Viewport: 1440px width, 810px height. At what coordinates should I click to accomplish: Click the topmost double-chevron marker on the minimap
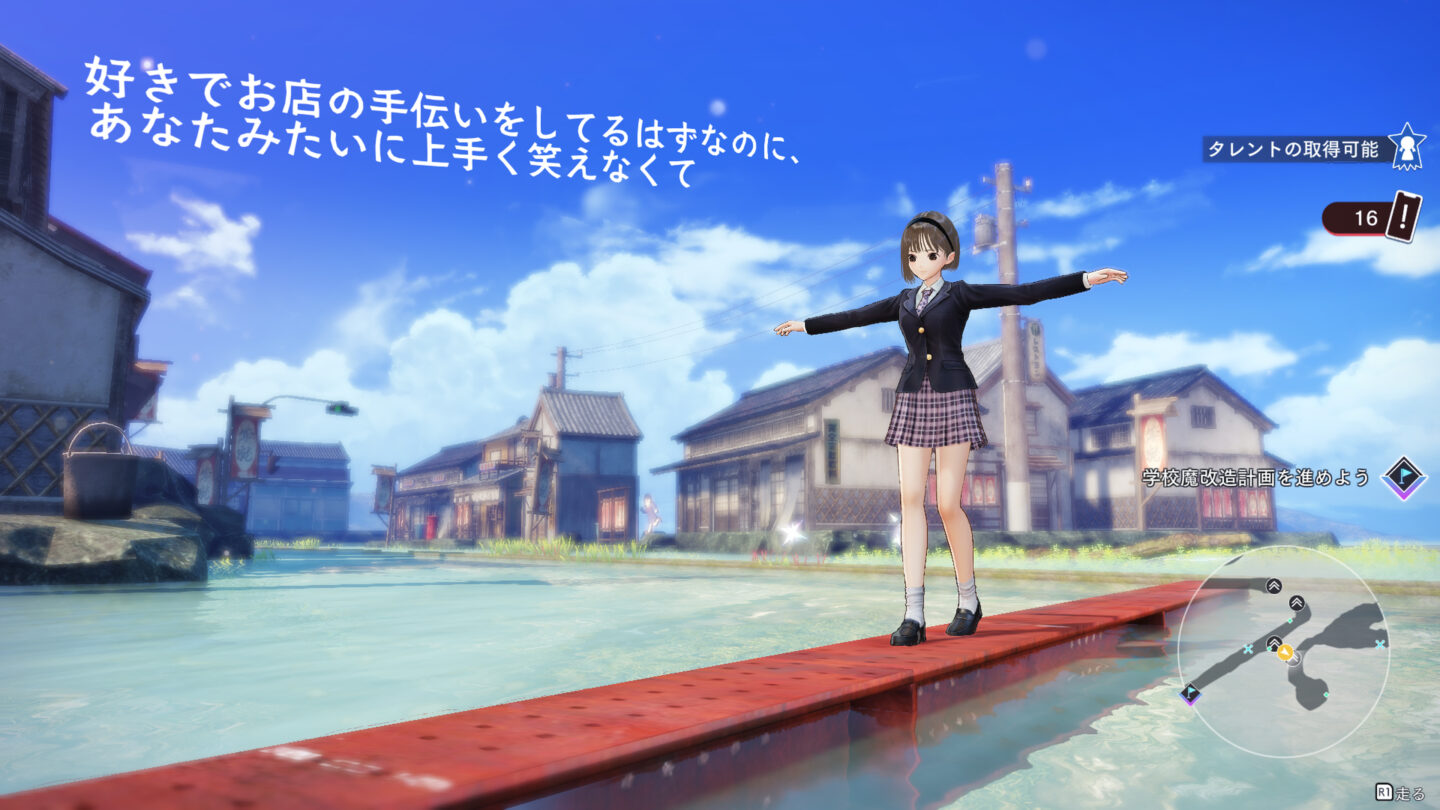pyautogui.click(x=1273, y=586)
